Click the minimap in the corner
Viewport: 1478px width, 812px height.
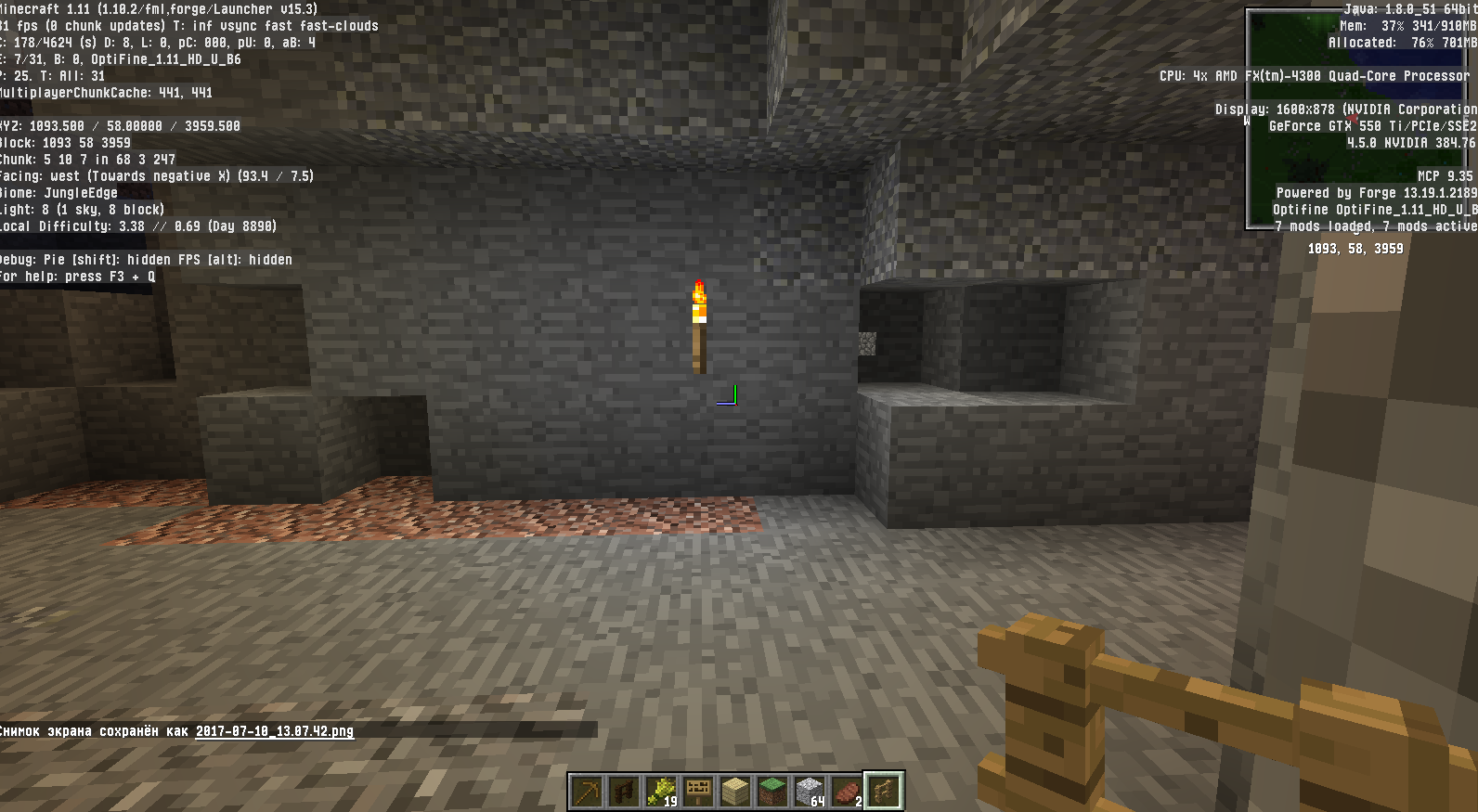coord(1360,119)
